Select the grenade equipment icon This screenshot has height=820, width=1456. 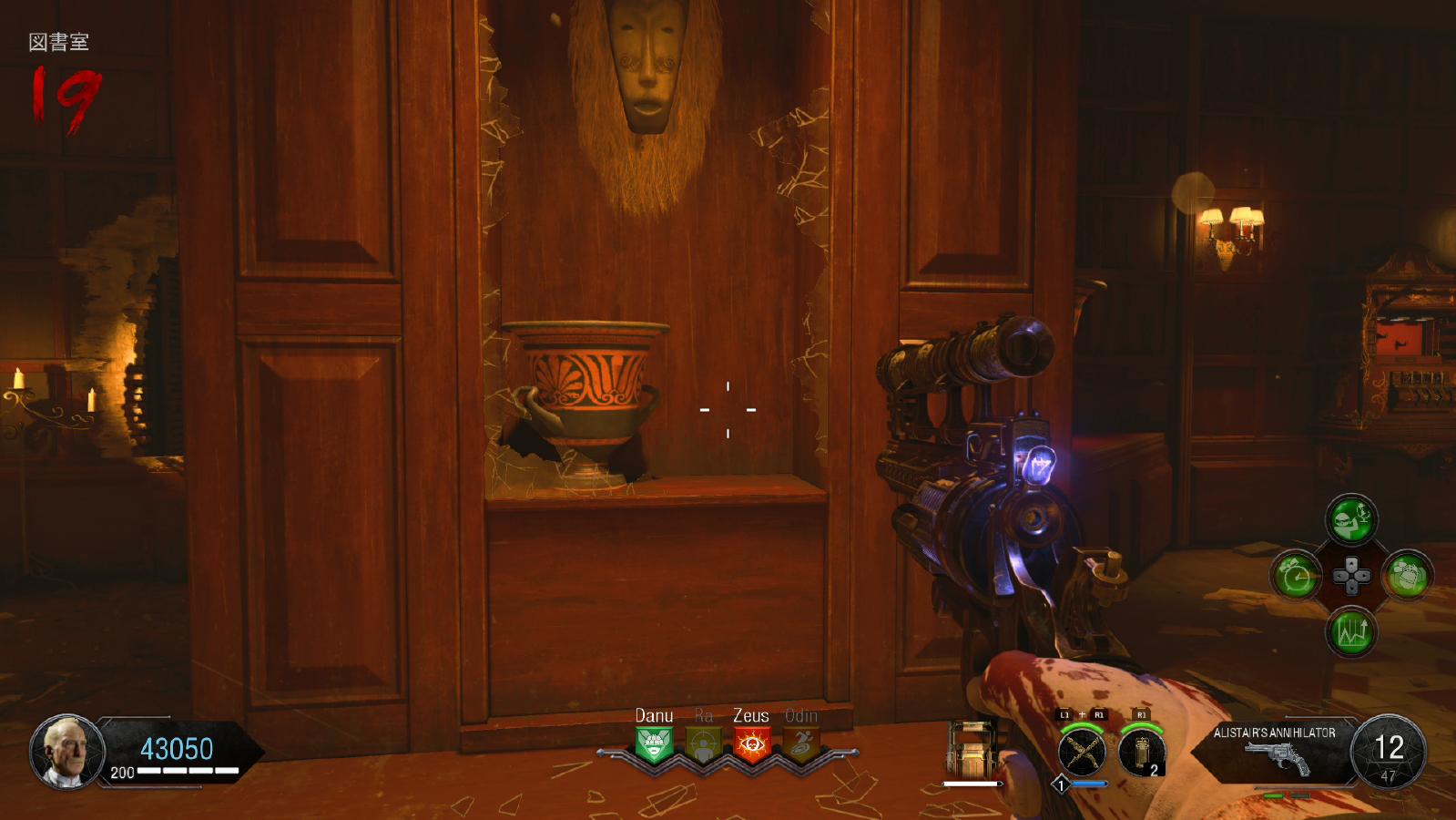click(x=1142, y=753)
